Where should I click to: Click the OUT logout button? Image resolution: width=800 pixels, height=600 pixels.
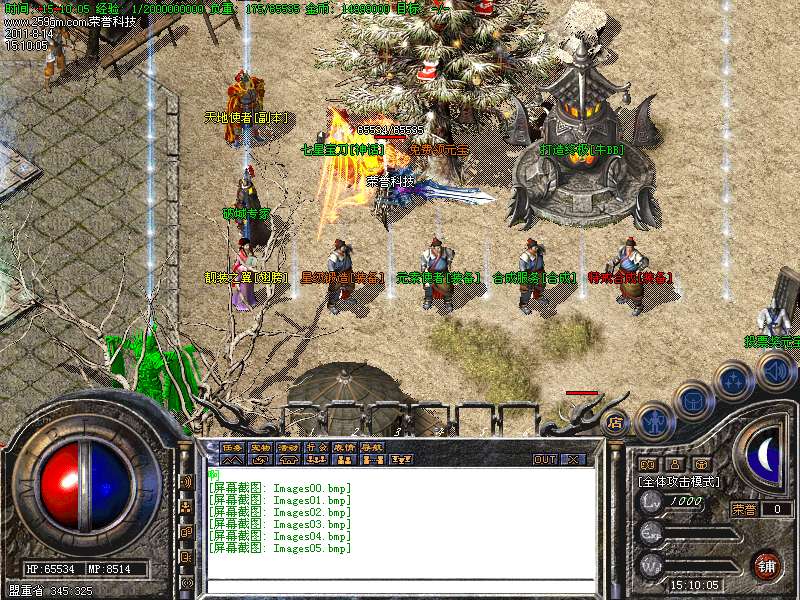pyautogui.click(x=545, y=459)
